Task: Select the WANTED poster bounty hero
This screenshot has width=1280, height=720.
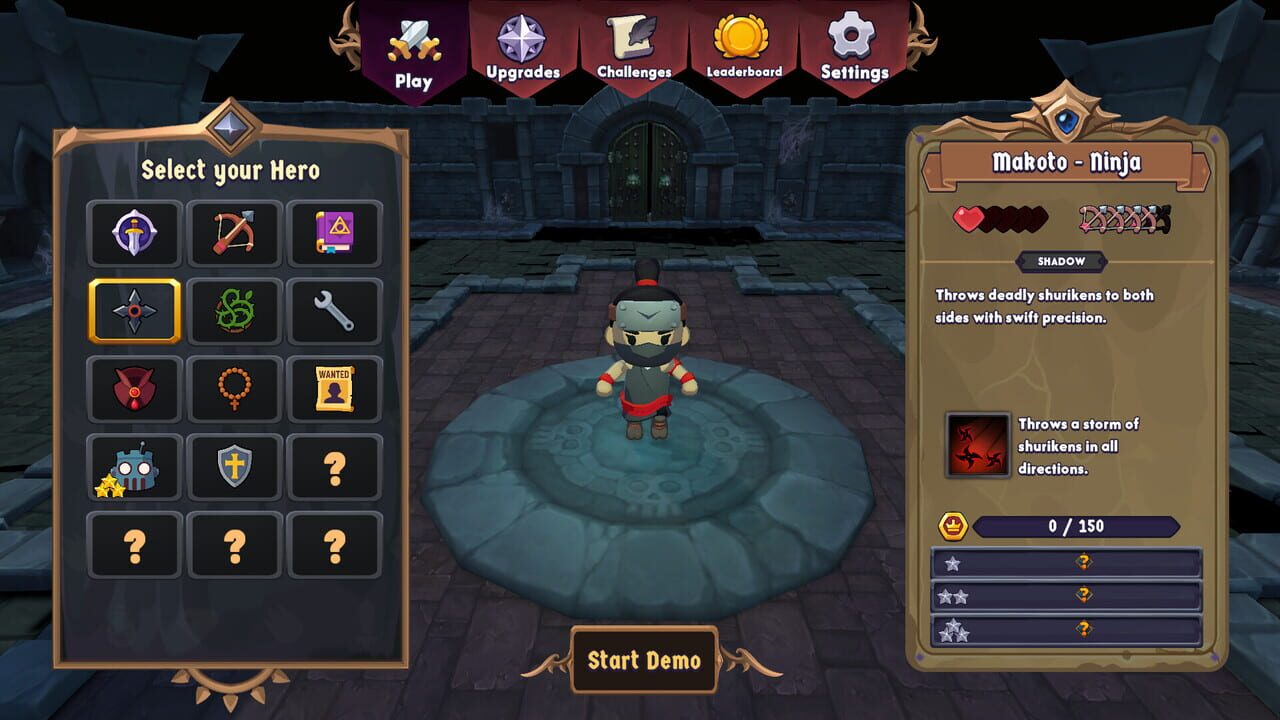Action: 335,389
